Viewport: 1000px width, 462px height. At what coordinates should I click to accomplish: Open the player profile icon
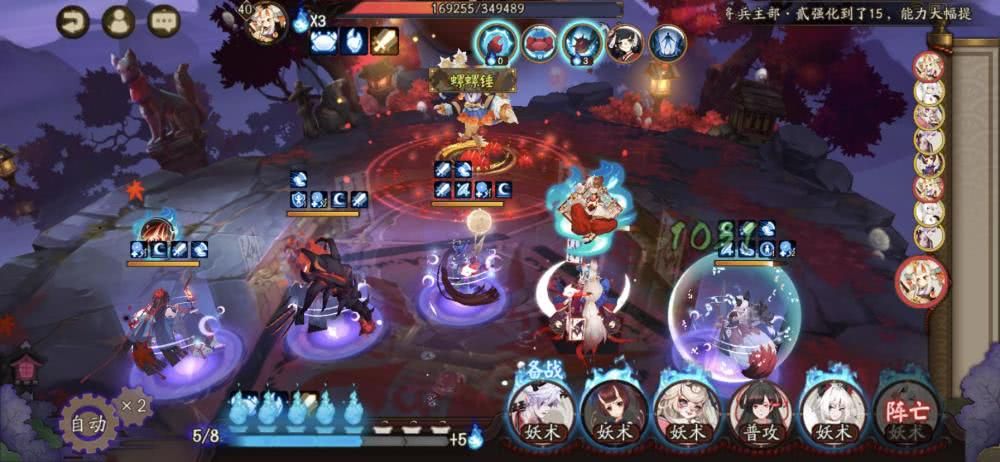118,21
